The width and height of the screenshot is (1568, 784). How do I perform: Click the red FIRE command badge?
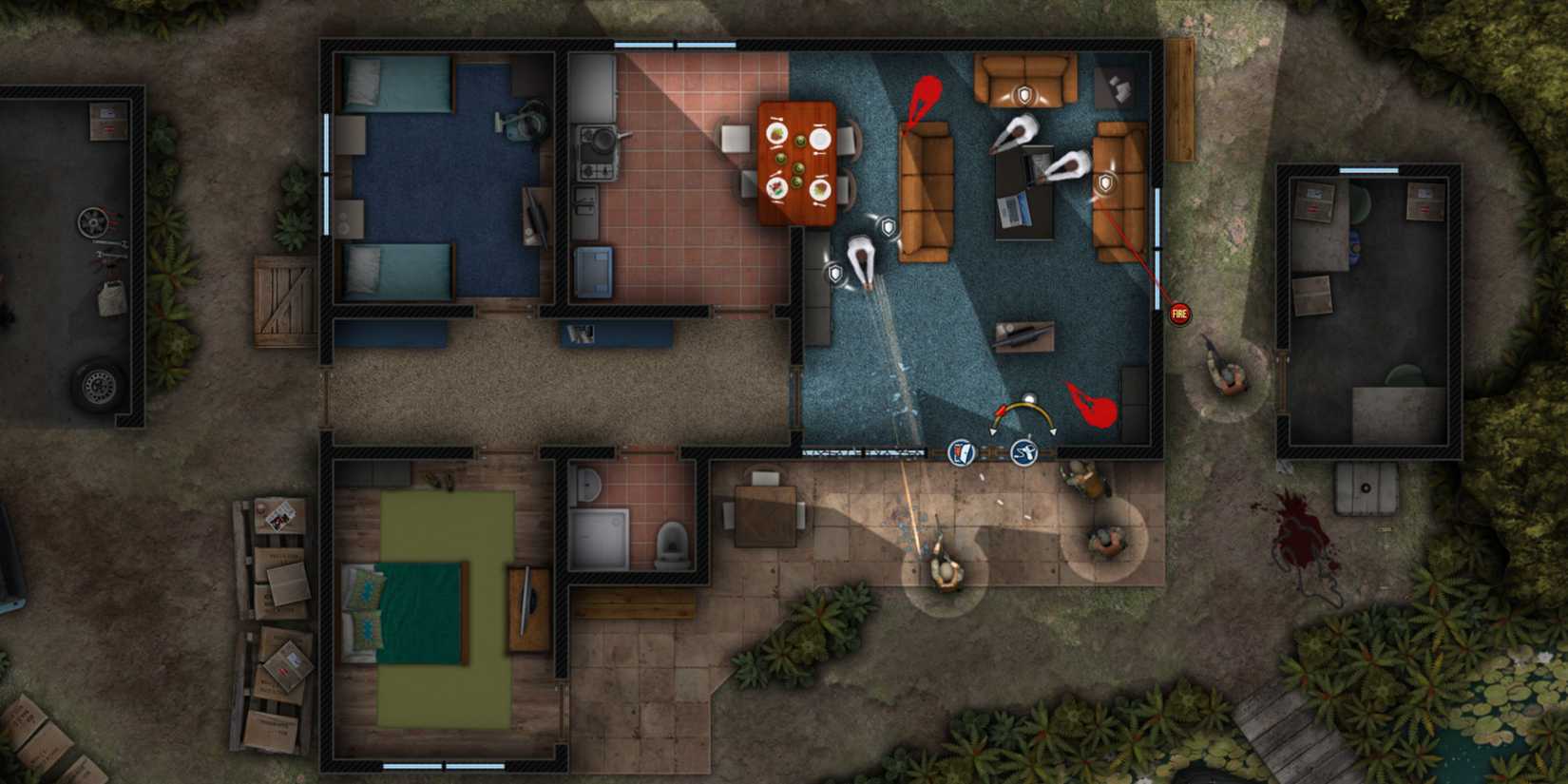point(1178,312)
